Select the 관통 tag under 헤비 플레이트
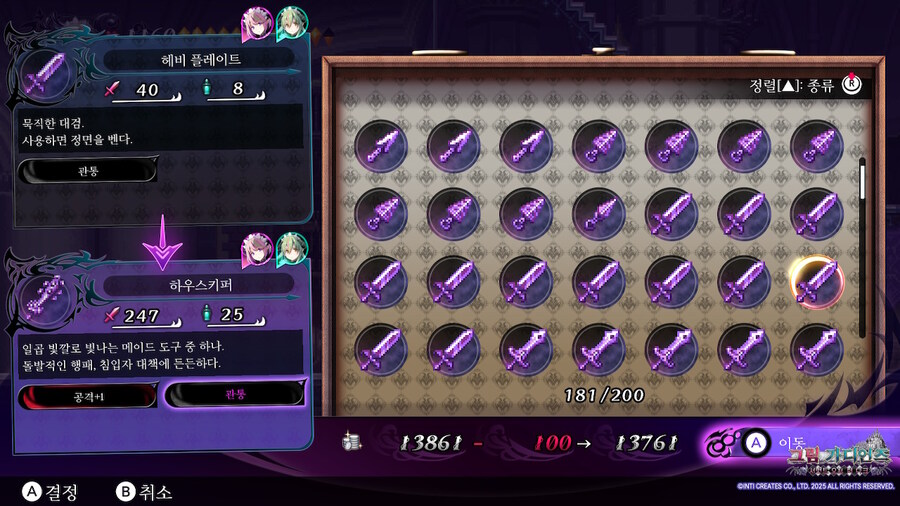The height and width of the screenshot is (506, 900). tap(88, 171)
